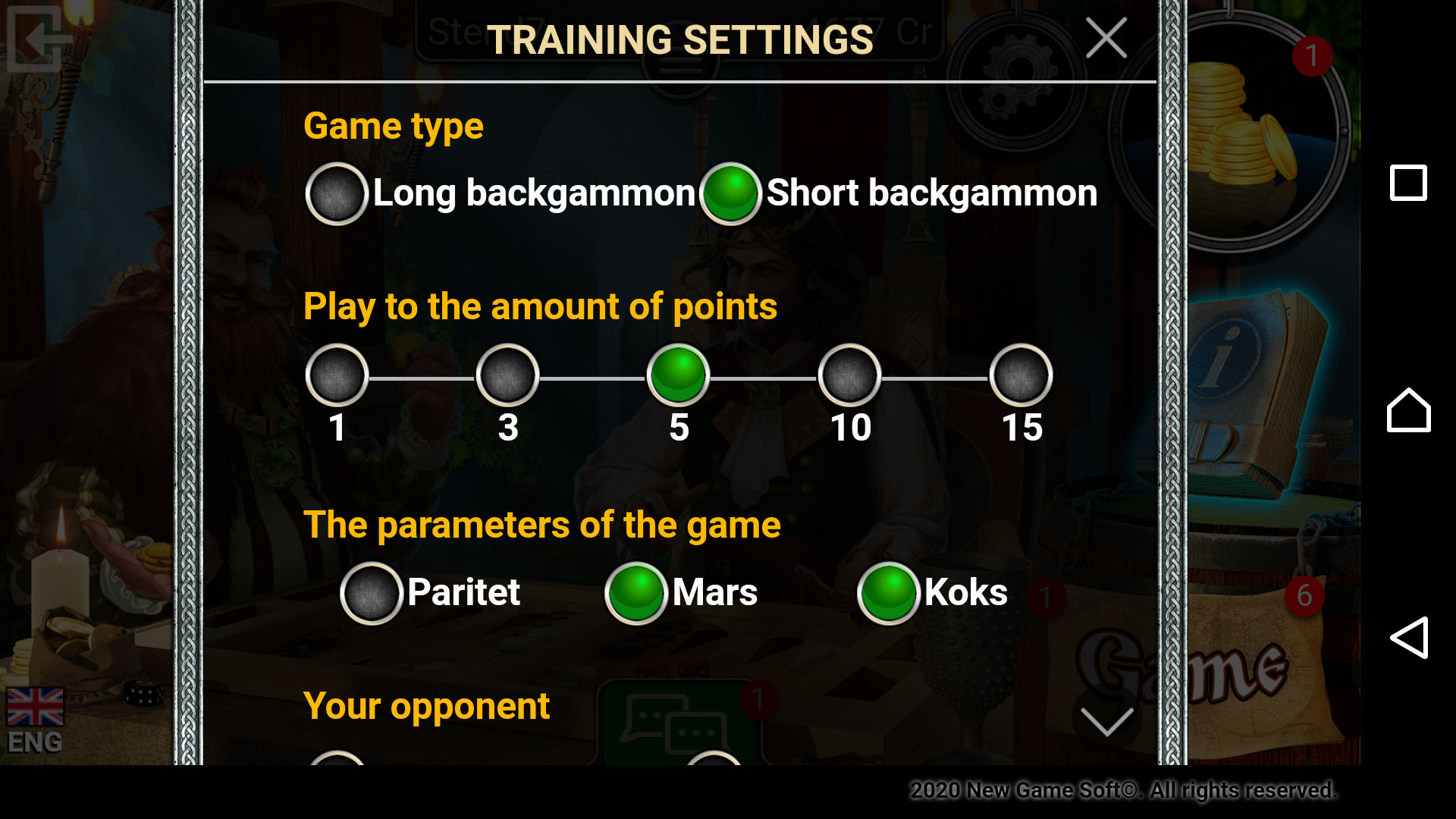Open Android recent apps square

[x=1408, y=183]
